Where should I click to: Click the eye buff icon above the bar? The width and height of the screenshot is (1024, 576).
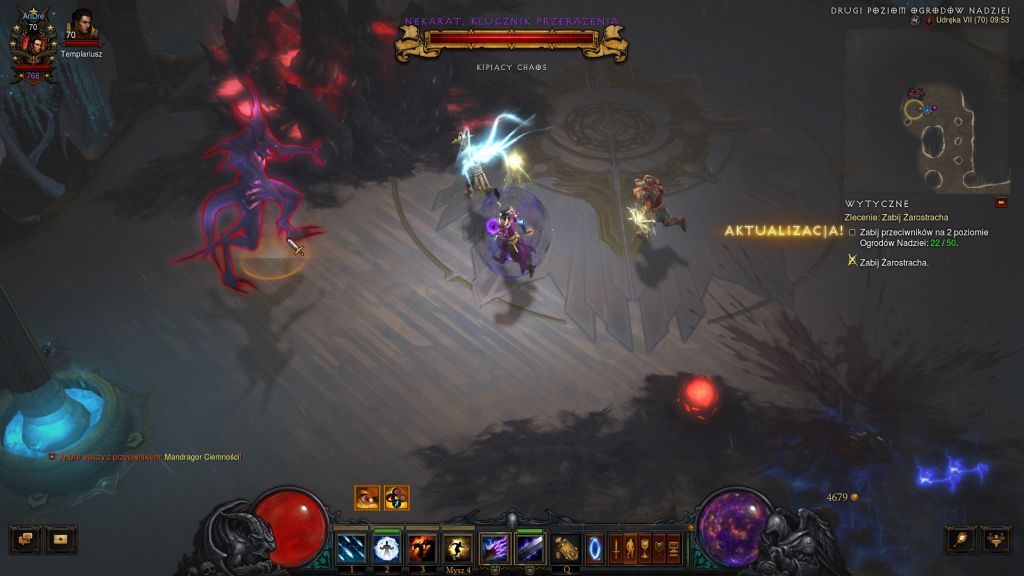point(367,497)
